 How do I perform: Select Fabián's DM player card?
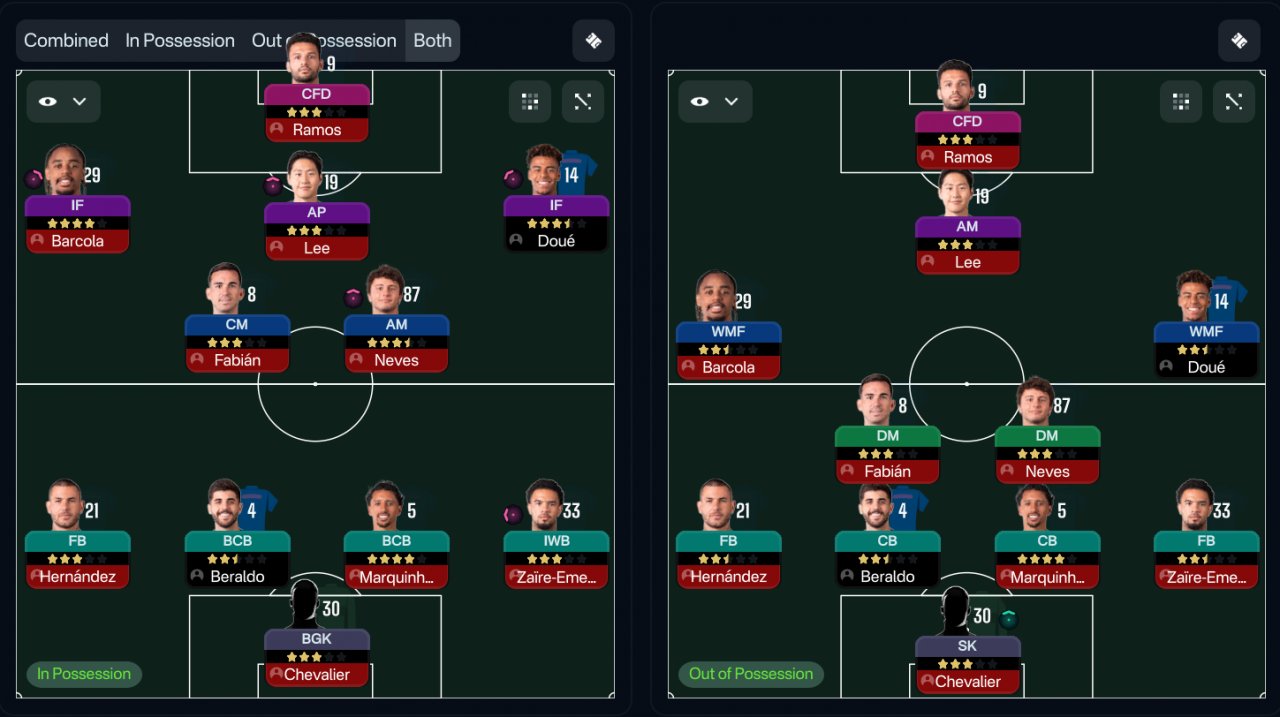[887, 454]
